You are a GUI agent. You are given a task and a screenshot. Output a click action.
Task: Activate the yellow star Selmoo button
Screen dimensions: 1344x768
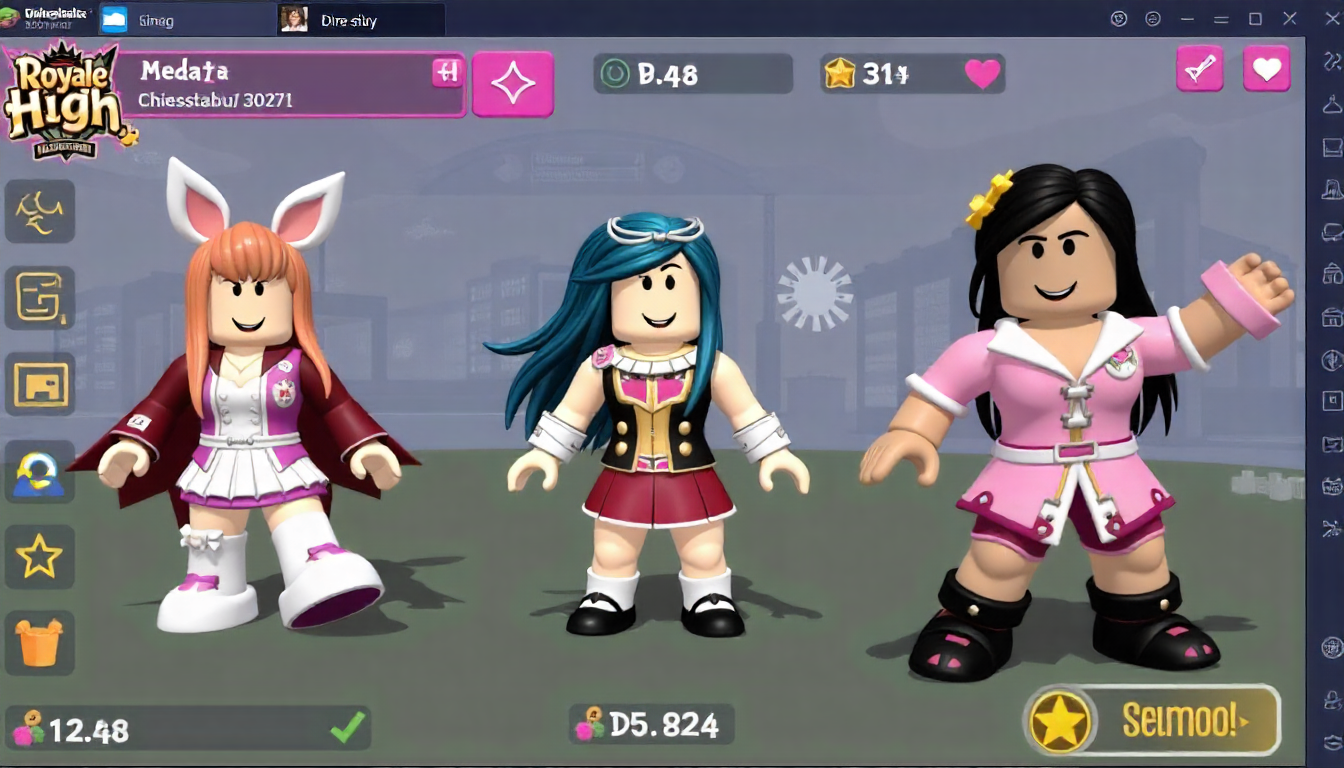click(1152, 720)
